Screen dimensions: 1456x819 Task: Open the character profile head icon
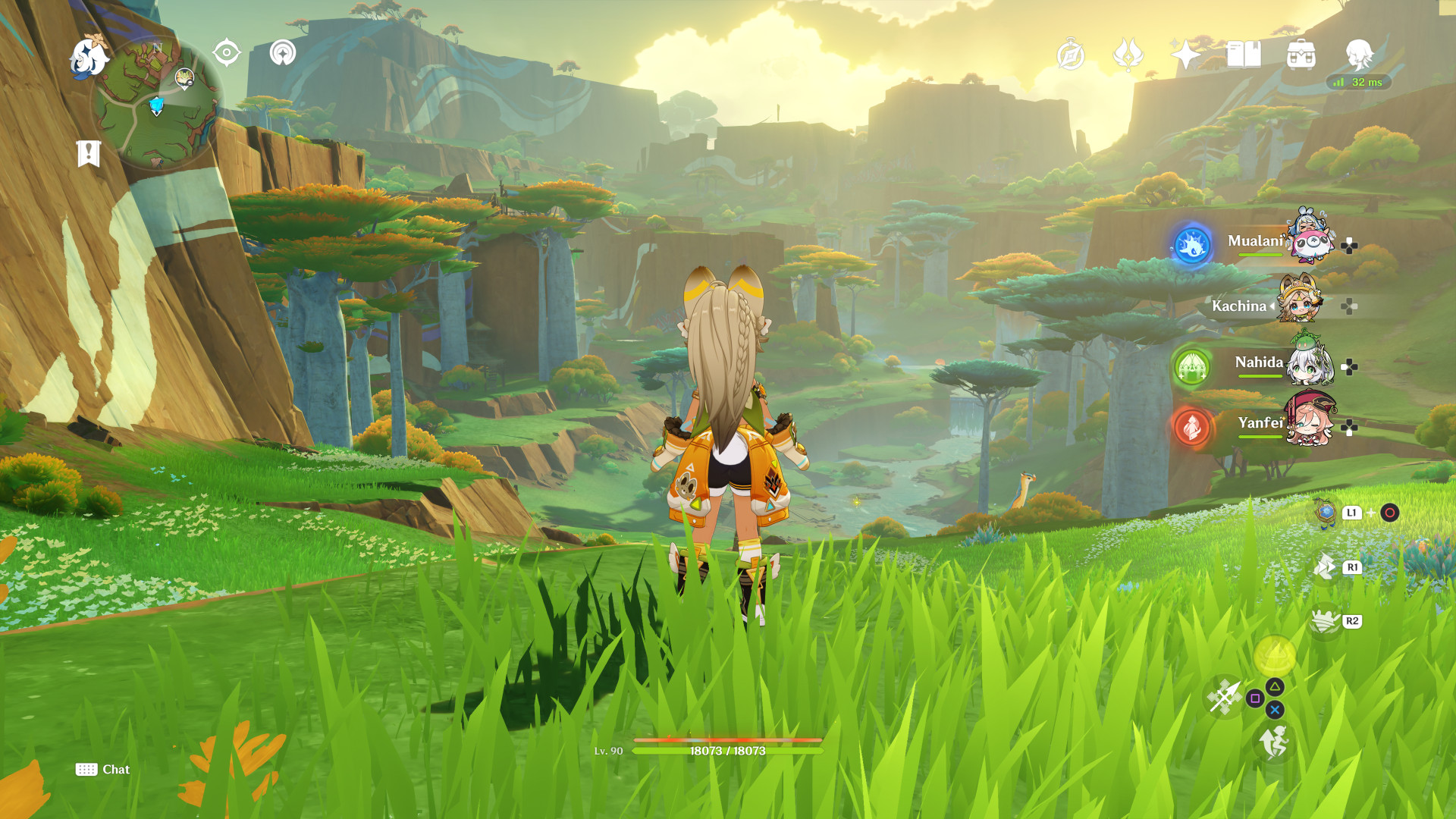pyautogui.click(x=1359, y=55)
